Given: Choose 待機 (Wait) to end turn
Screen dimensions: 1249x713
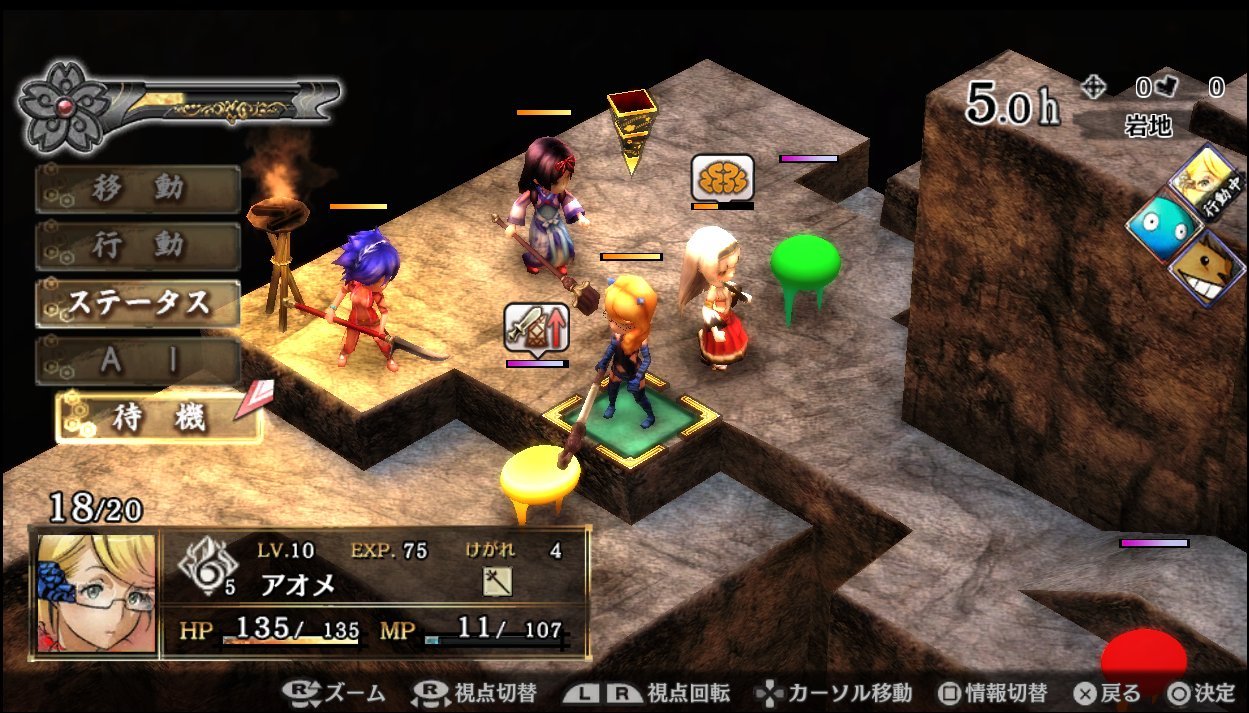Looking at the screenshot, I should (158, 418).
